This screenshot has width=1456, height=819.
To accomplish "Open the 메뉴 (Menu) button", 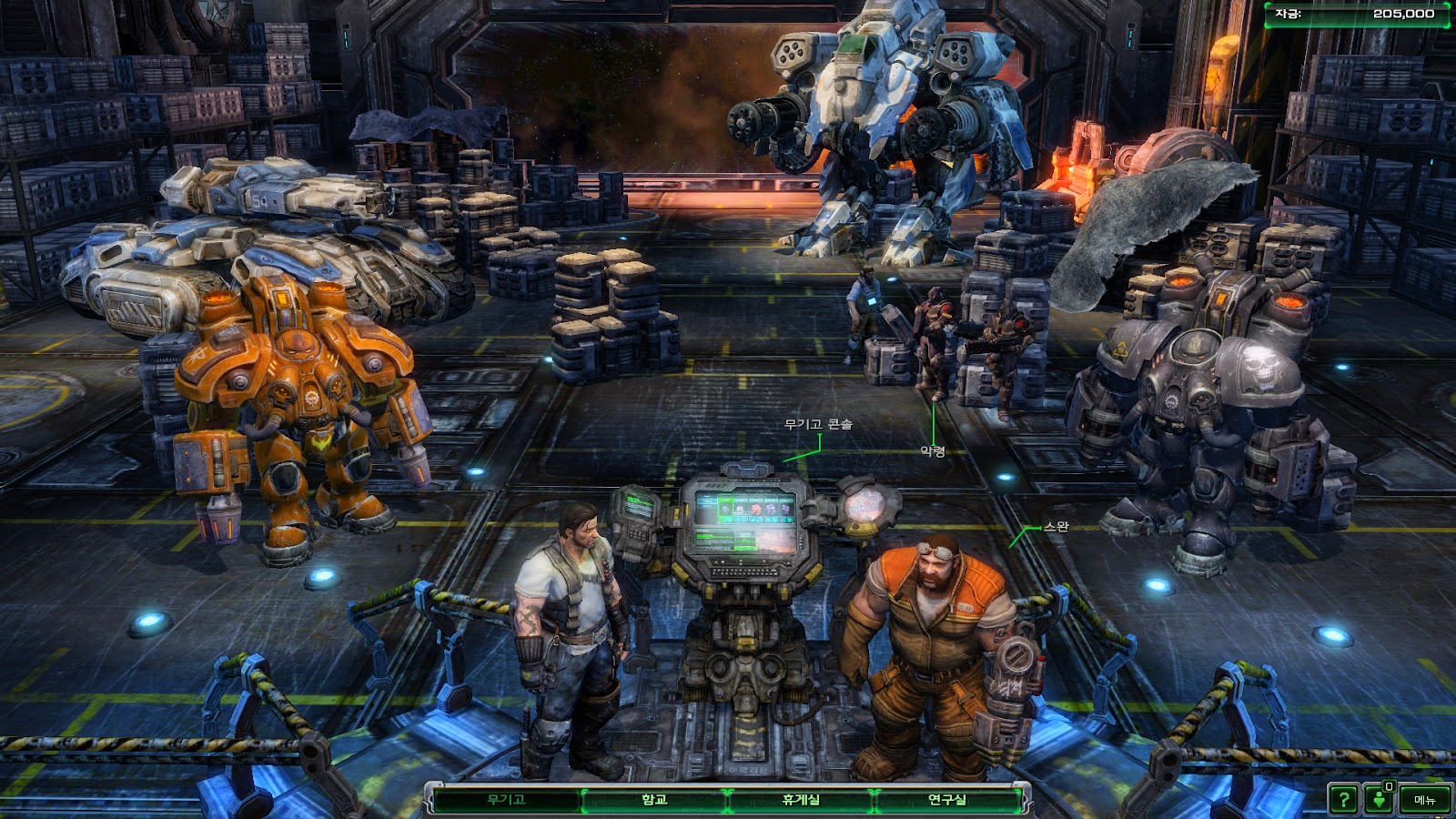I will coord(1424,800).
